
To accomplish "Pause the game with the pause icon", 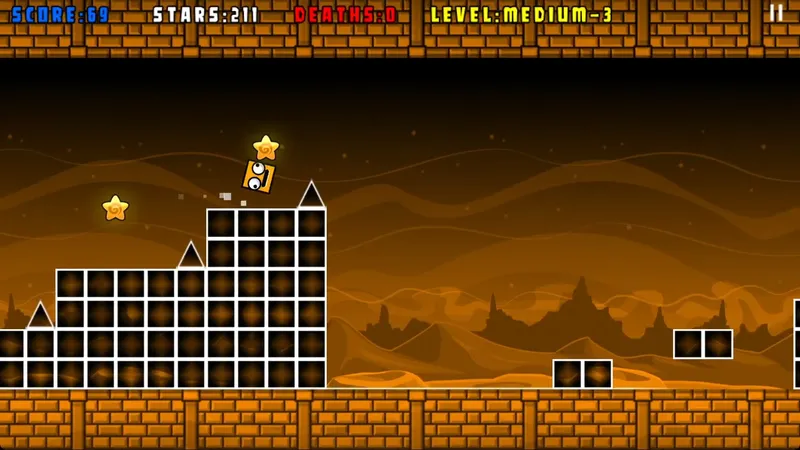I will [x=776, y=13].
